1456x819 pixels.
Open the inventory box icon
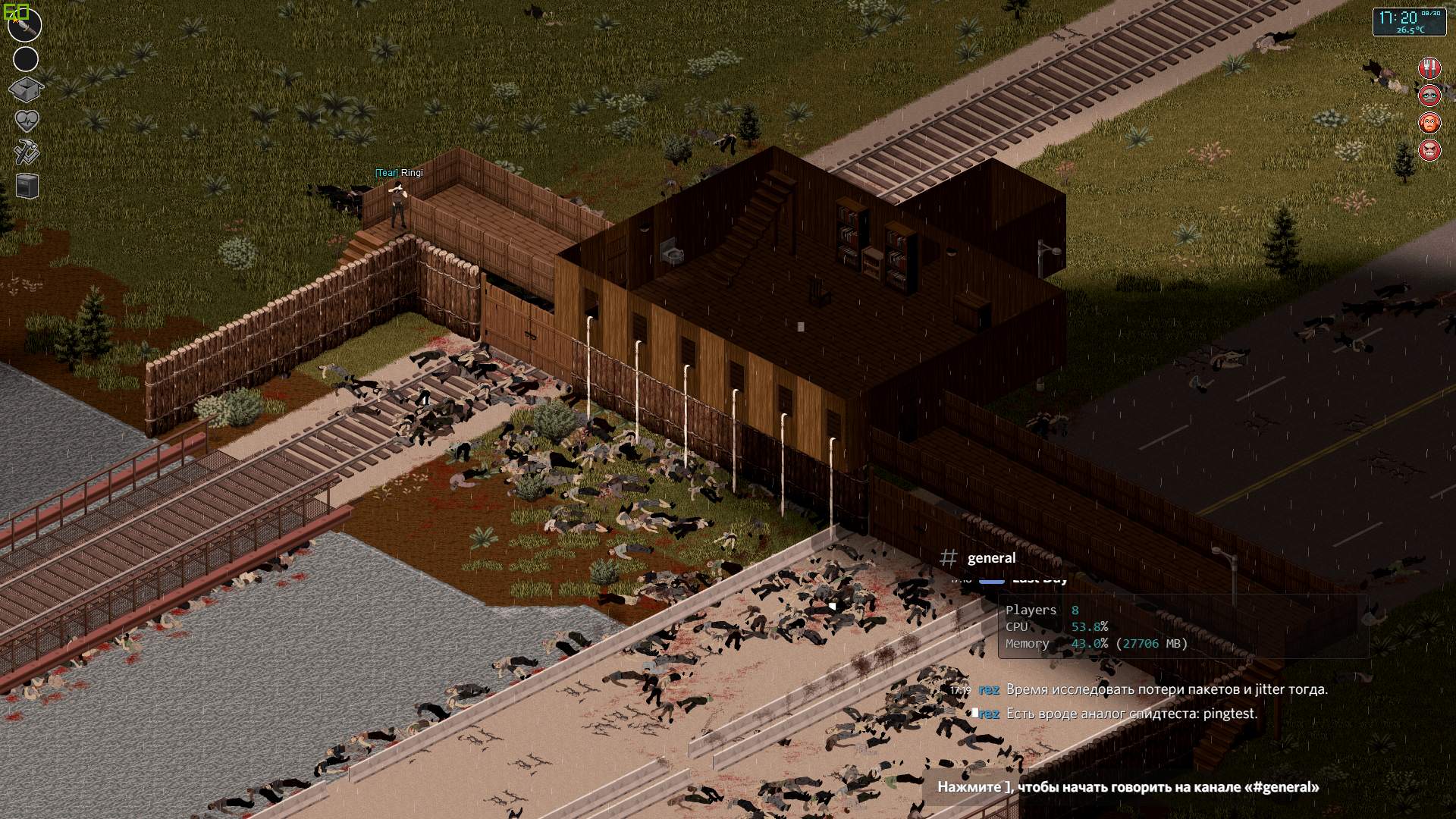coord(26,89)
